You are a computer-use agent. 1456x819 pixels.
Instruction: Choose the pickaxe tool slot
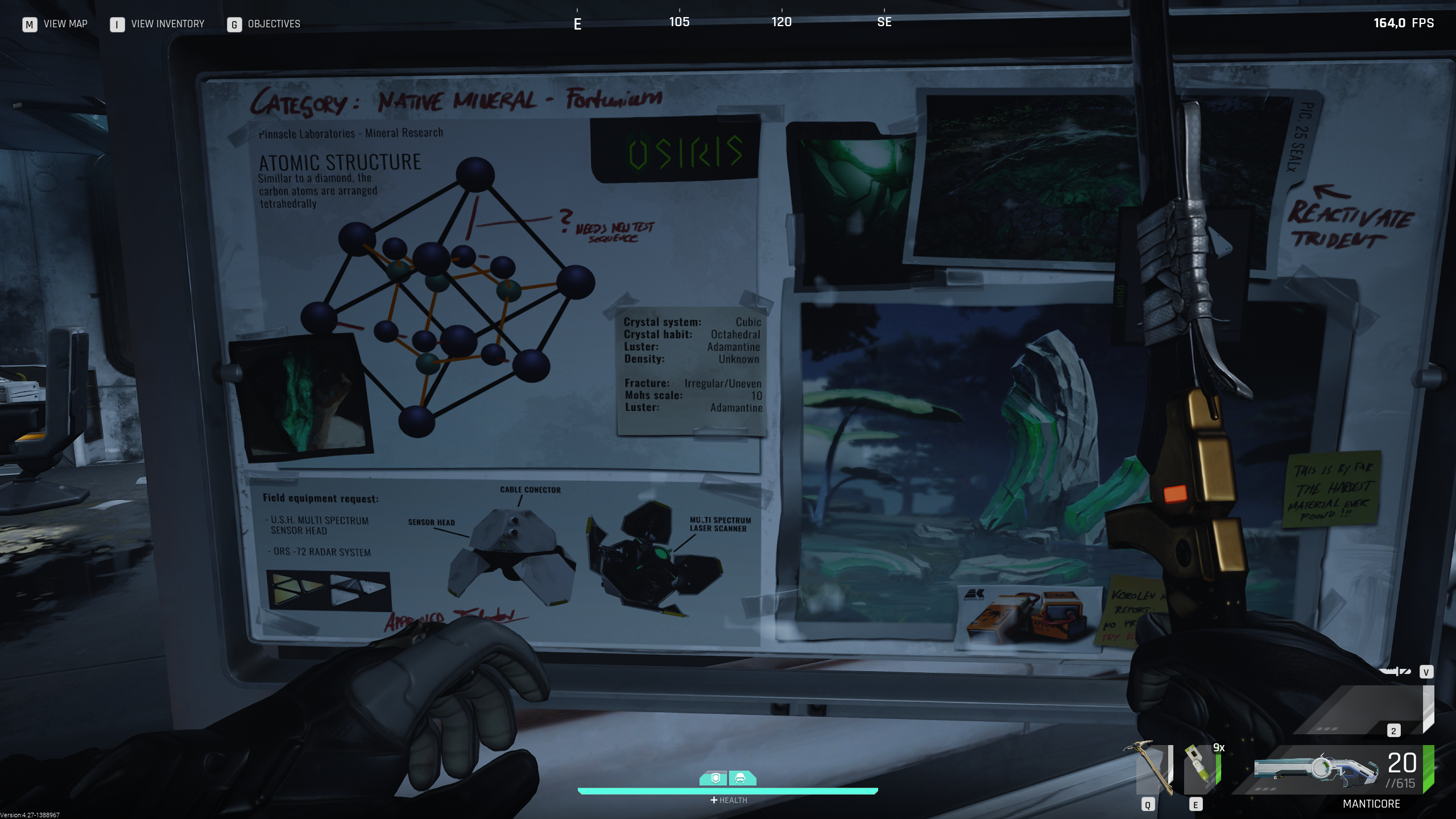point(1151,768)
